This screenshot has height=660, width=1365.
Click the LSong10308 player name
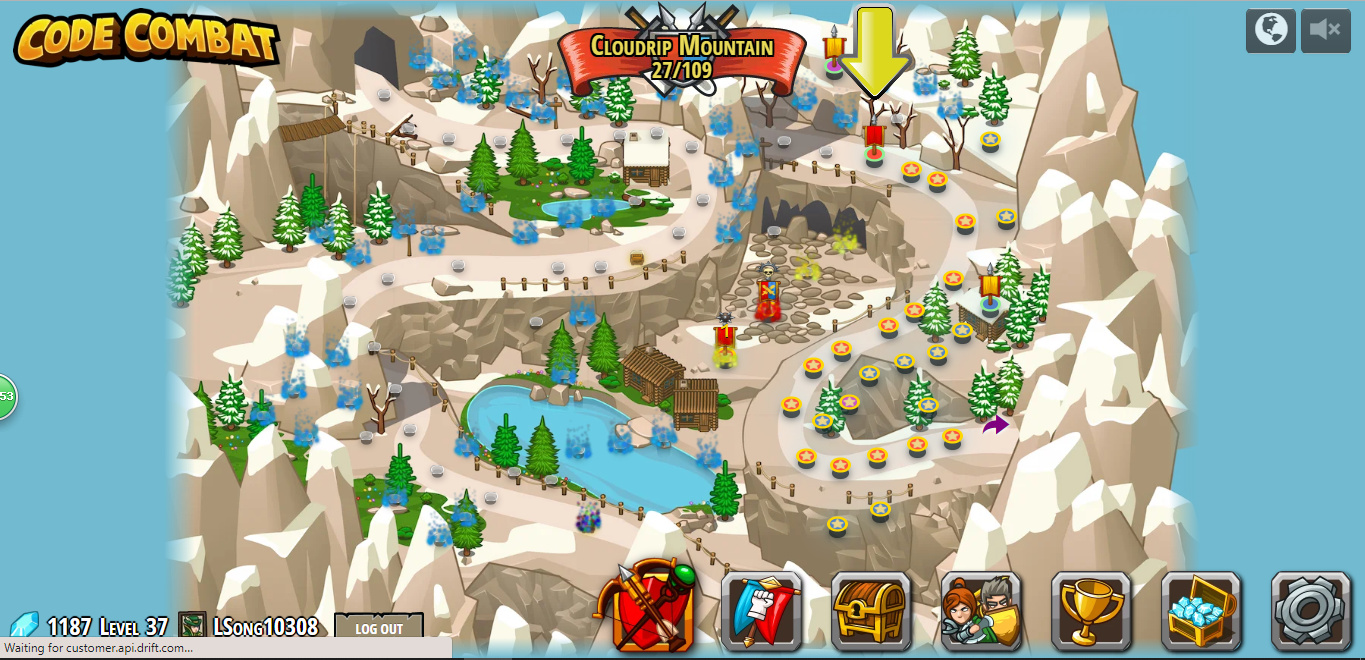265,627
